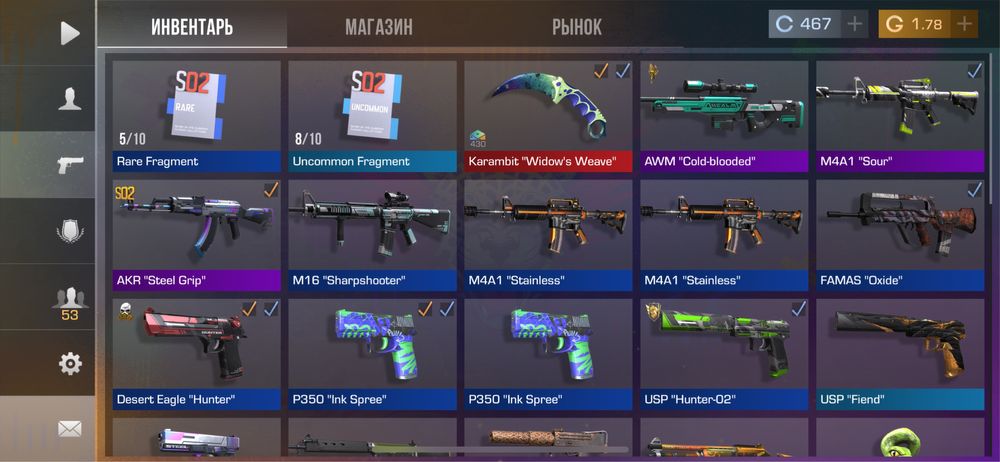The width and height of the screenshot is (1000, 462).
Task: Open the Рынок tab
Action: tap(577, 26)
